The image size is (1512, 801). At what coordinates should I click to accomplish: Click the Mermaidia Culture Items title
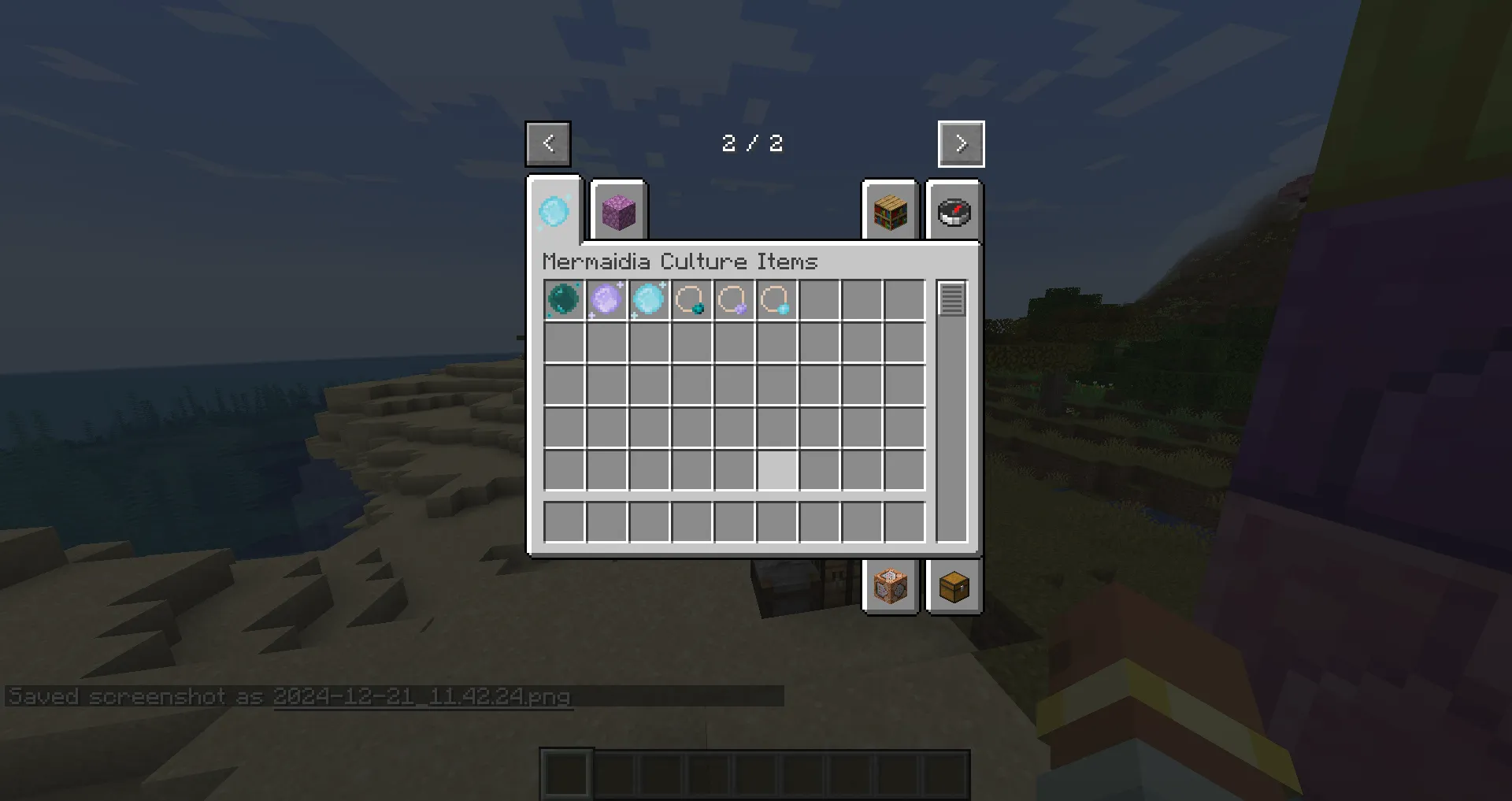click(680, 261)
